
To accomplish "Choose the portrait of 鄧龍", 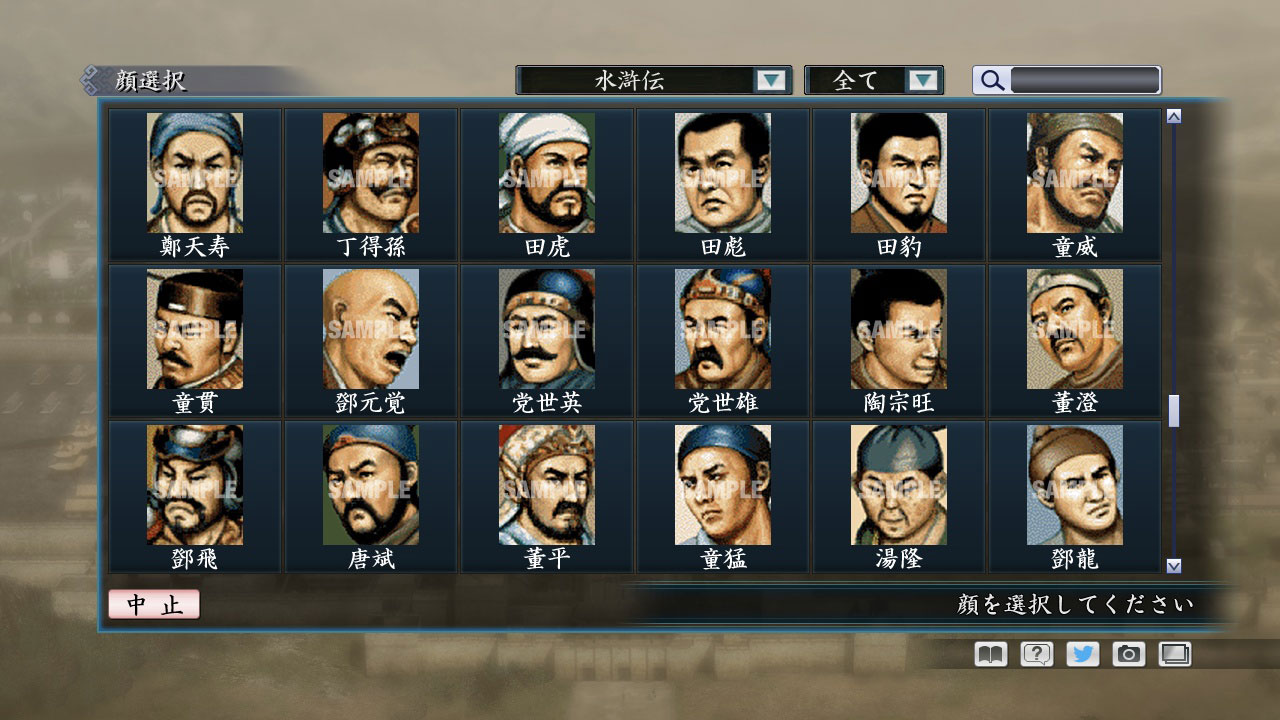I will pyautogui.click(x=1075, y=483).
